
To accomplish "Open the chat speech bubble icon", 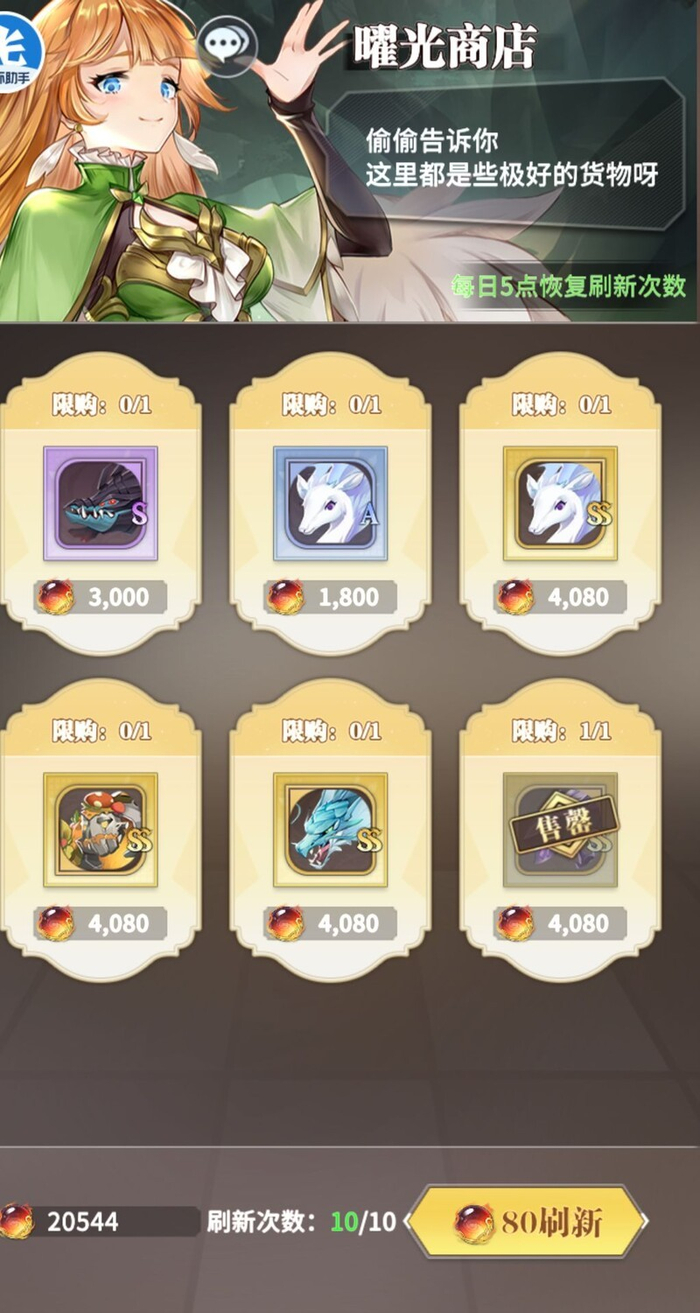I will (227, 43).
